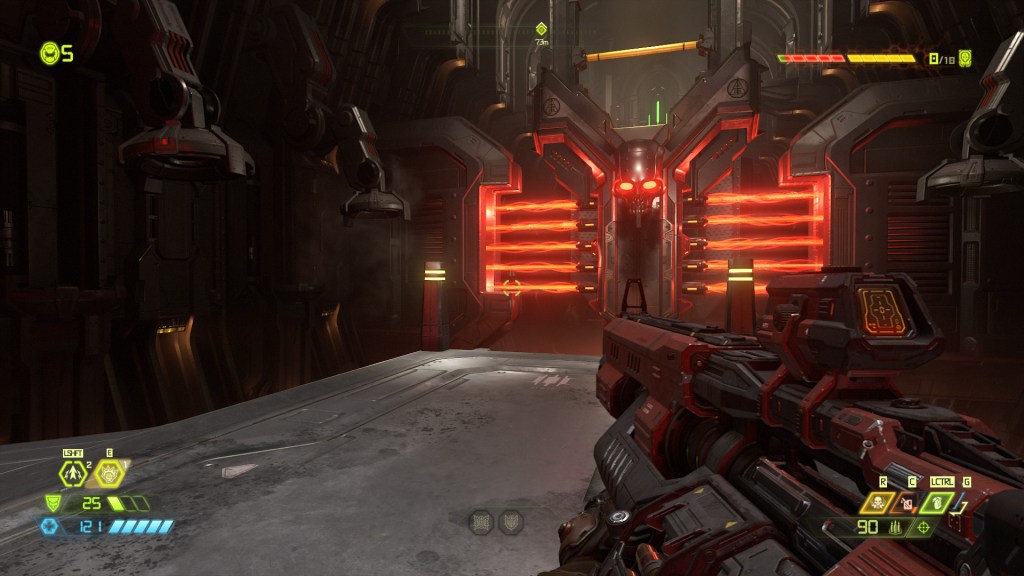Click the extra lives helmet icon
The image size is (1024, 576).
(x=49, y=53)
